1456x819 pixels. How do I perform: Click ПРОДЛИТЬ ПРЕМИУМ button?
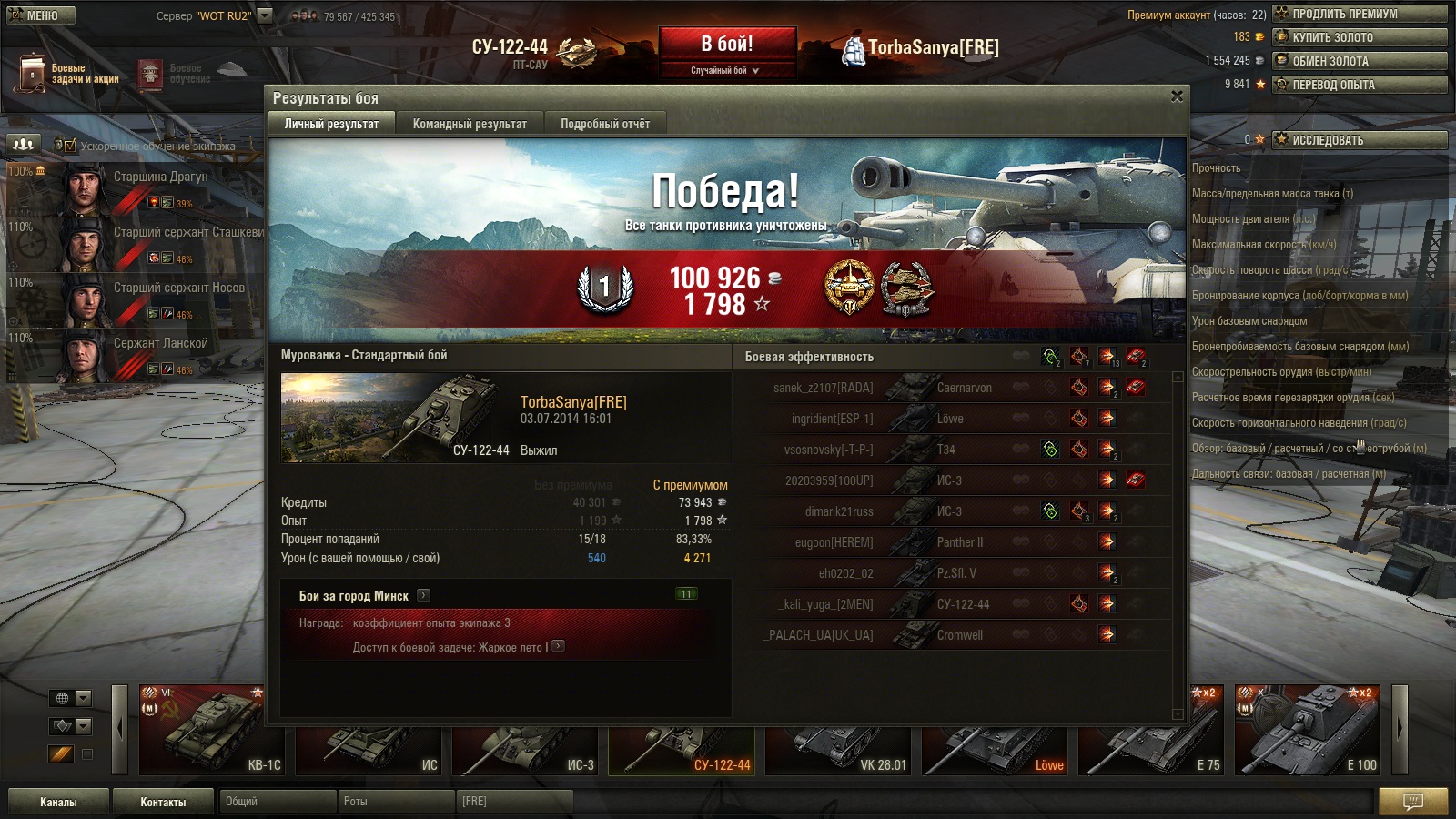click(x=1360, y=14)
